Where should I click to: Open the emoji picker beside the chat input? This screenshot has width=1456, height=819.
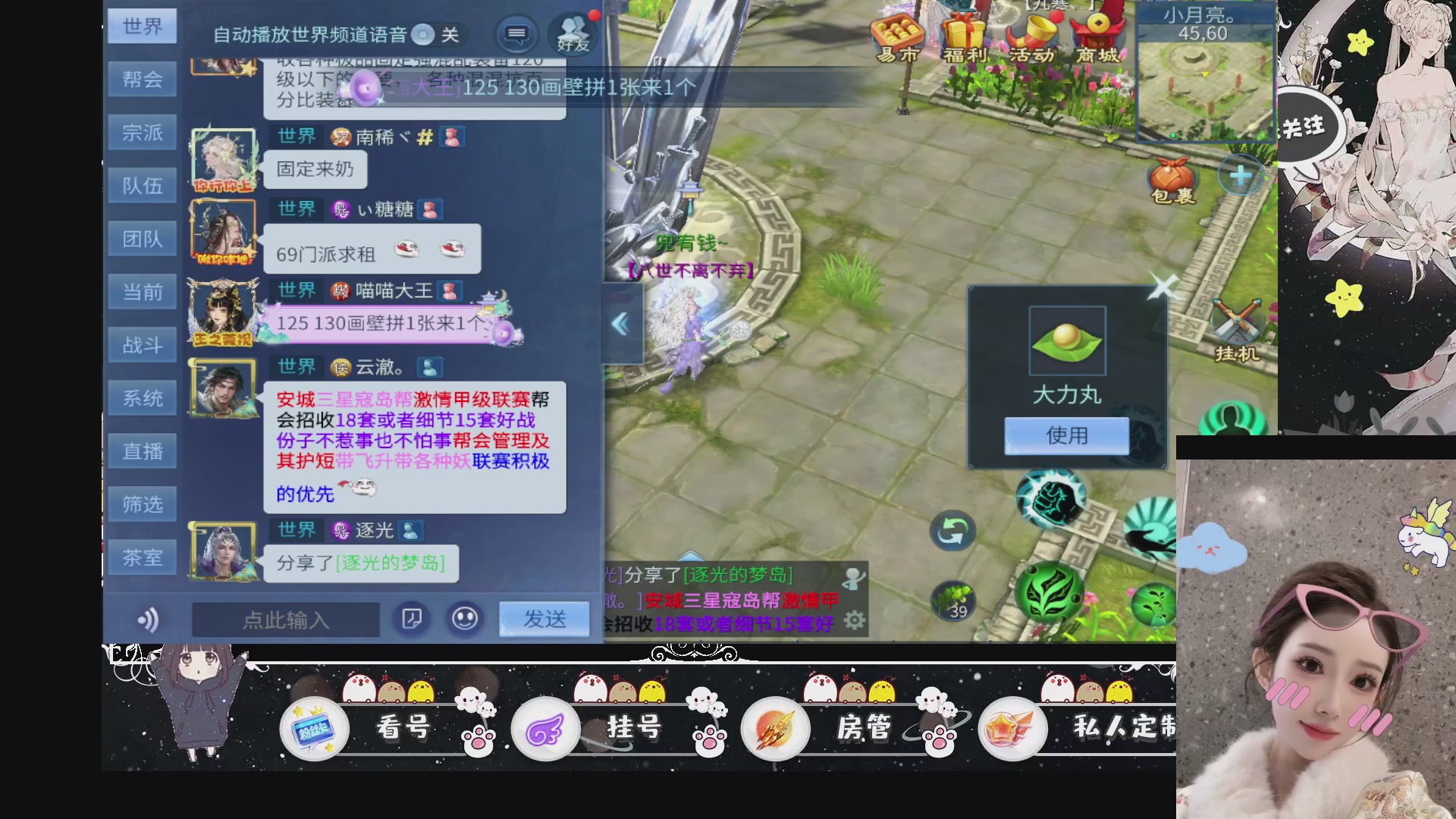(x=464, y=618)
